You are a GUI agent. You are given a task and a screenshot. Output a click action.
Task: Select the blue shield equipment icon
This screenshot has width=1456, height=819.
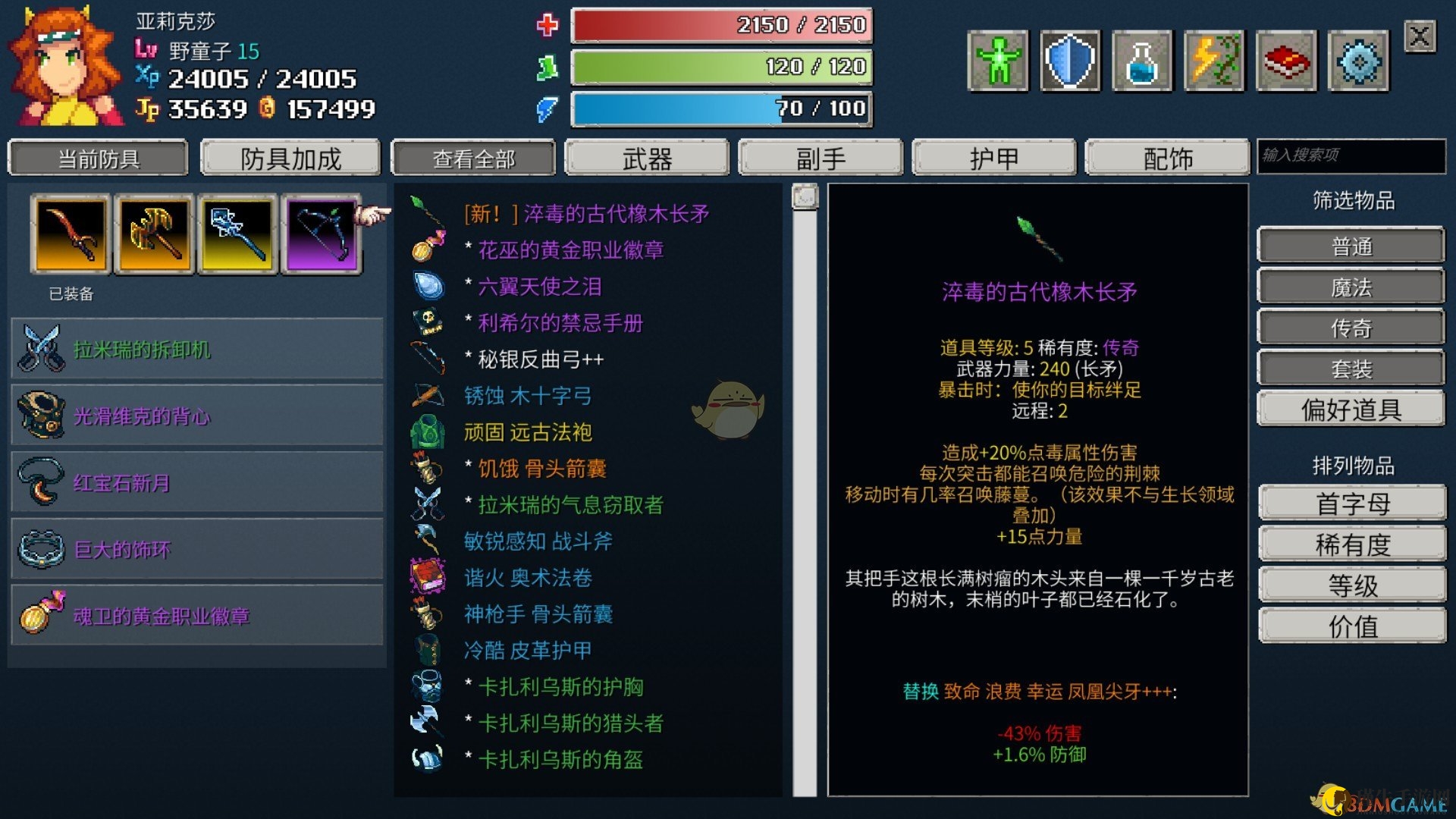1070,59
